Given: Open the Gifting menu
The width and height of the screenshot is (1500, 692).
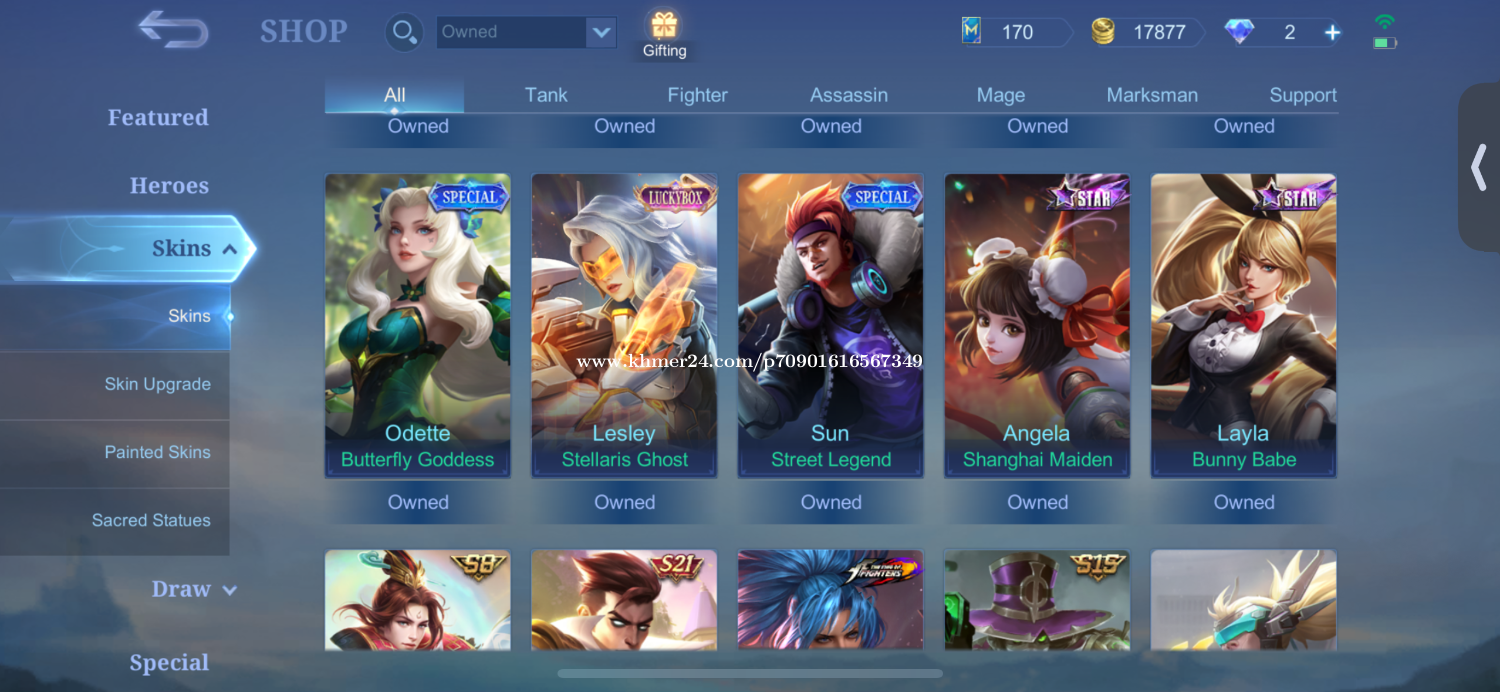Looking at the screenshot, I should click(664, 35).
